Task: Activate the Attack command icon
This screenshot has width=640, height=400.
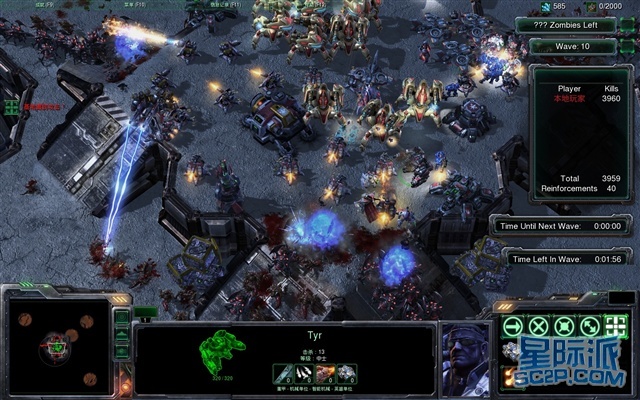Action: tap(616, 327)
